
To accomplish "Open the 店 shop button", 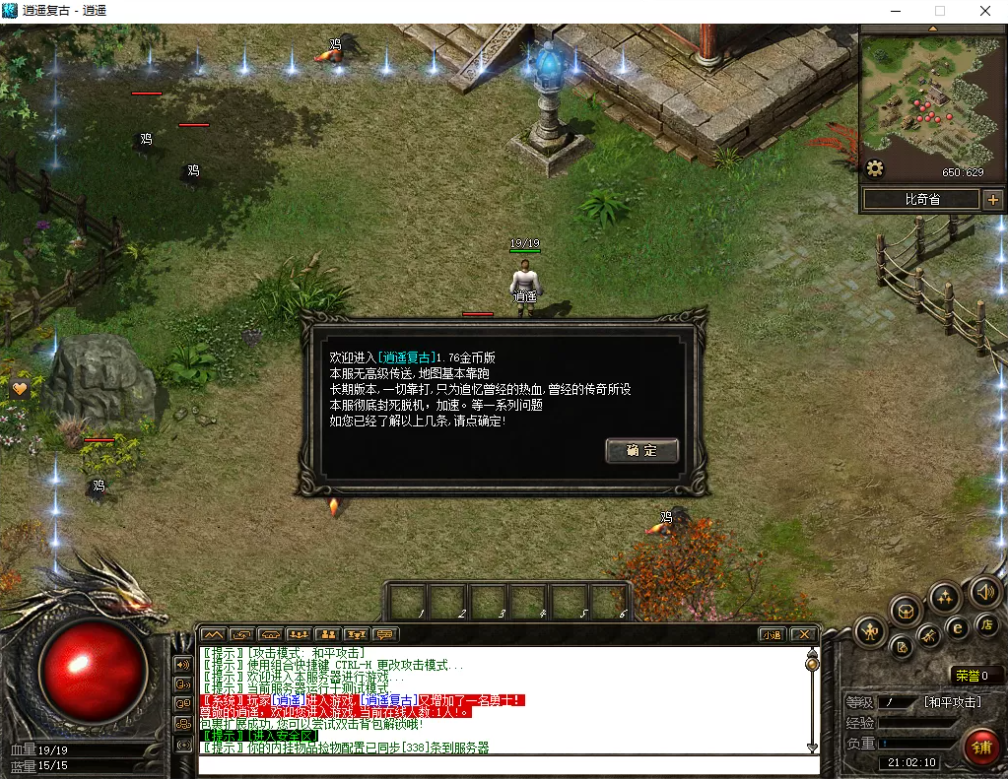I will click(986, 625).
